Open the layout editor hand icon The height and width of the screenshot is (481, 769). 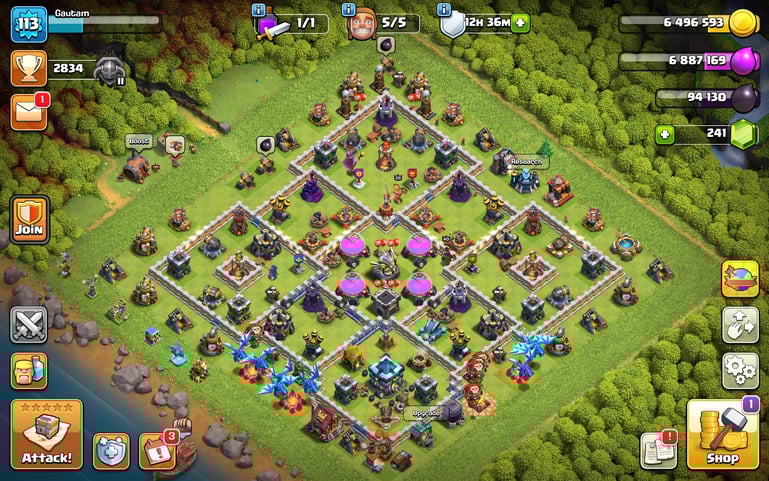740,325
